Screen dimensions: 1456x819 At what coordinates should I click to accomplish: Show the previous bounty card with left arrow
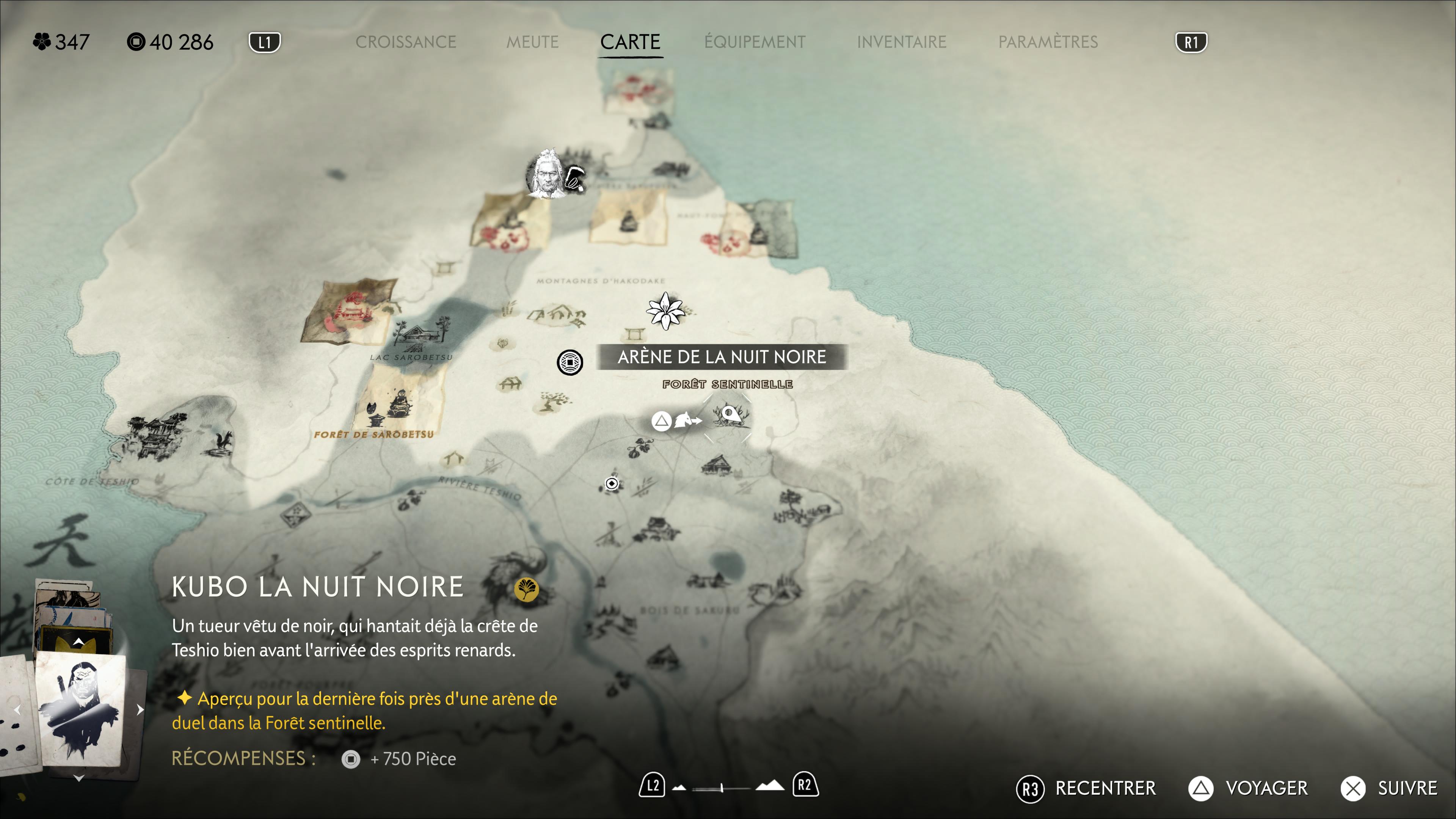tap(17, 709)
